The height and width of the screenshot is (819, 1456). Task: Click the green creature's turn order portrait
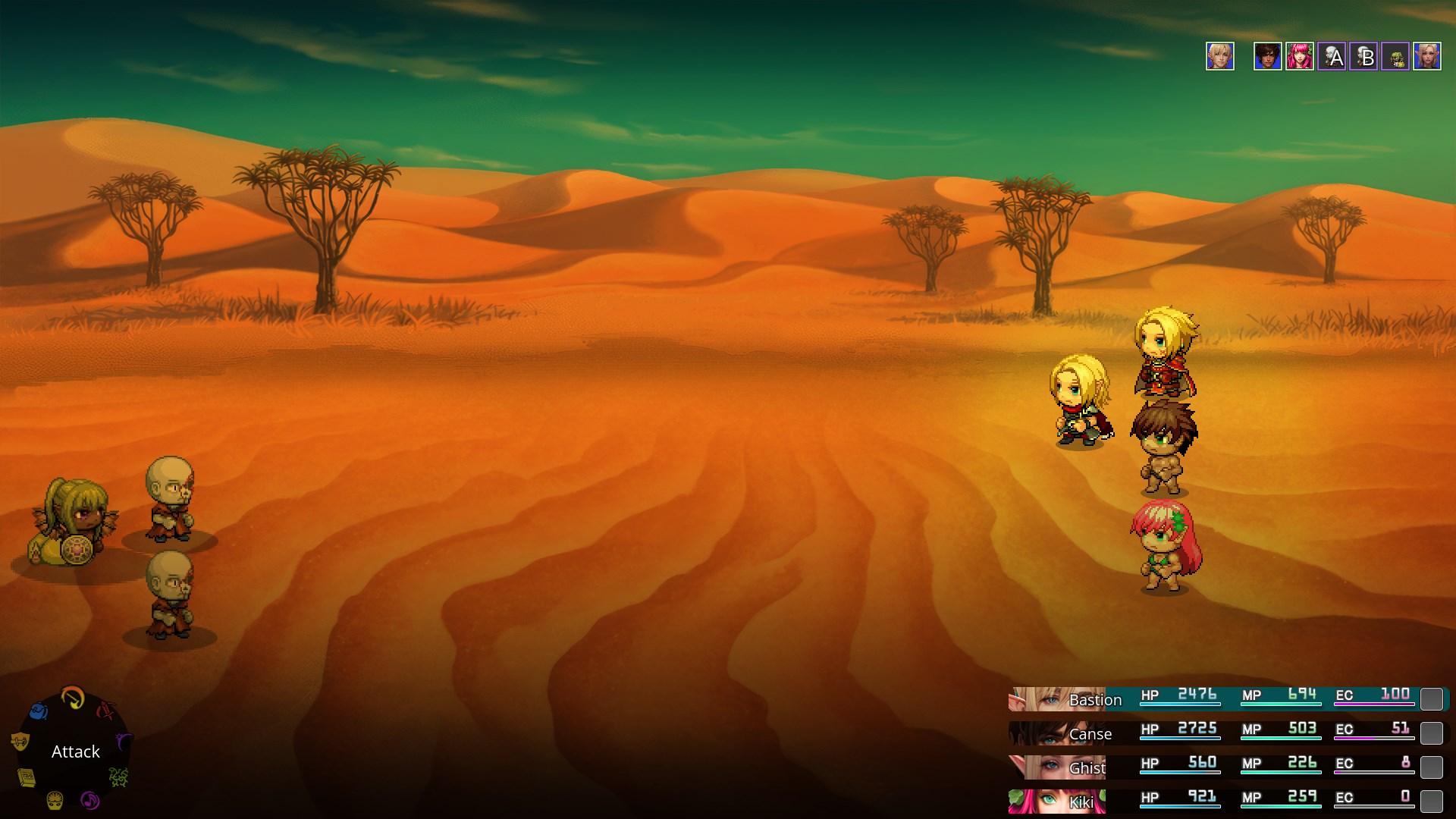(1395, 56)
